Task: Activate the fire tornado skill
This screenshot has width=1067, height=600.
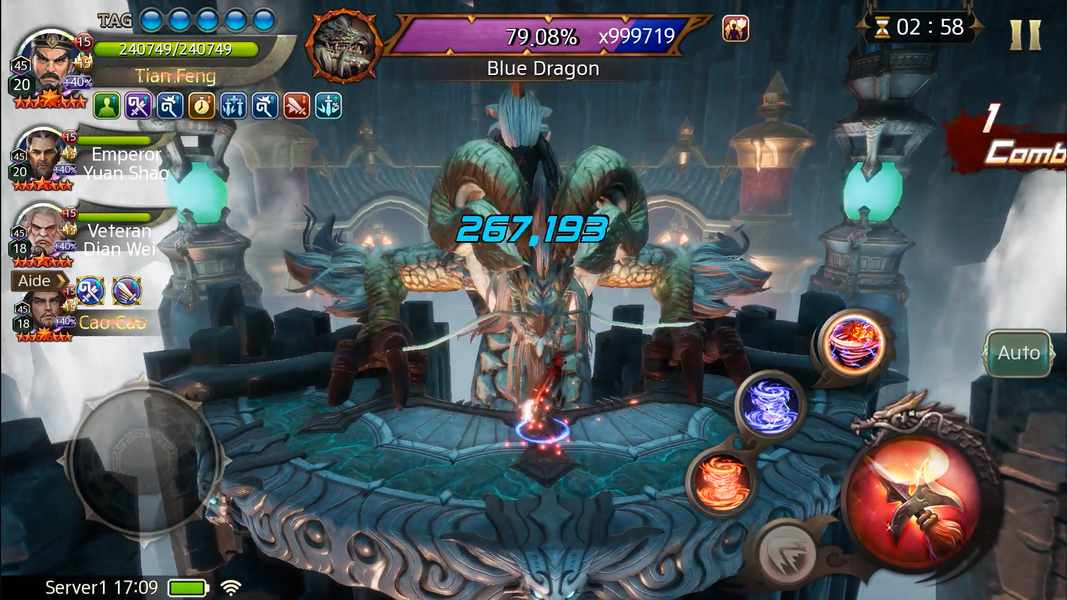Action: click(x=719, y=482)
